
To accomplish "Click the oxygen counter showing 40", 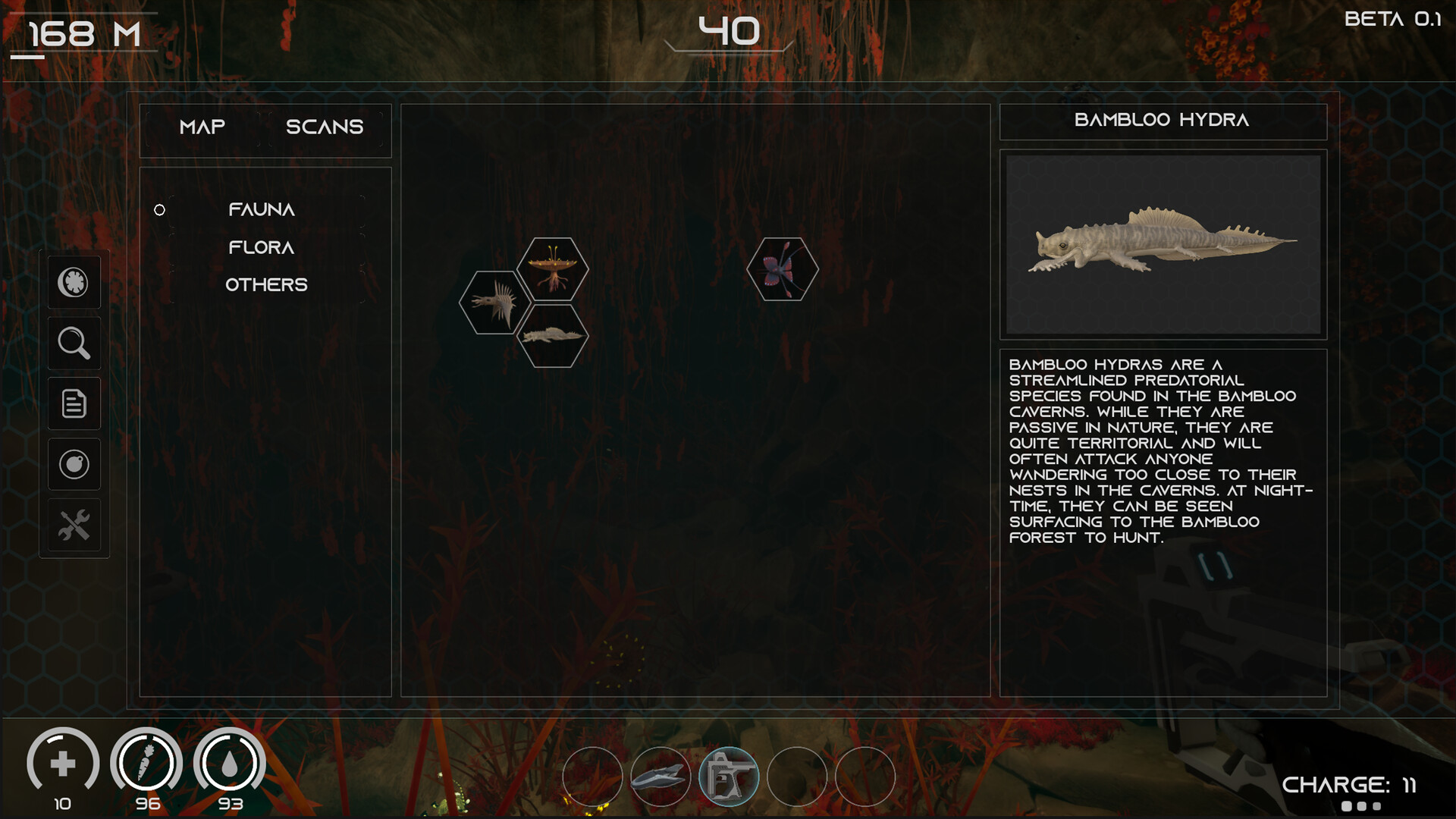I will pyautogui.click(x=730, y=30).
